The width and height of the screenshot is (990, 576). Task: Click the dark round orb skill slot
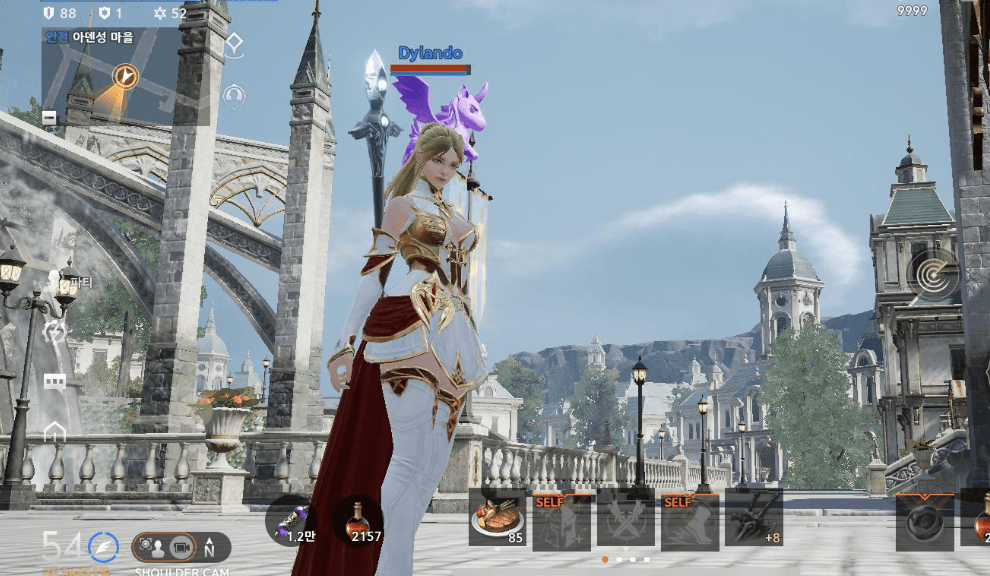click(924, 521)
